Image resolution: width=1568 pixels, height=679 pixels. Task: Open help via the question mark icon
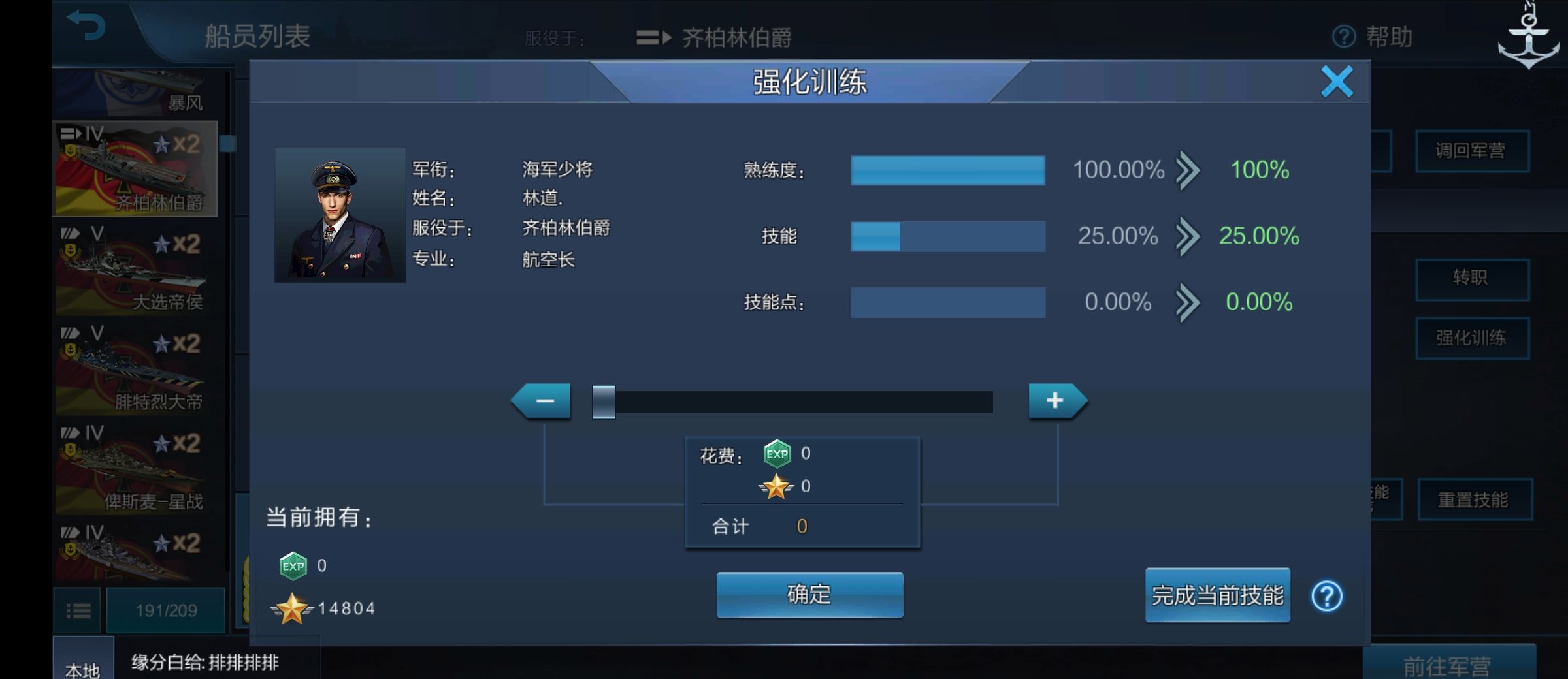tap(1343, 37)
